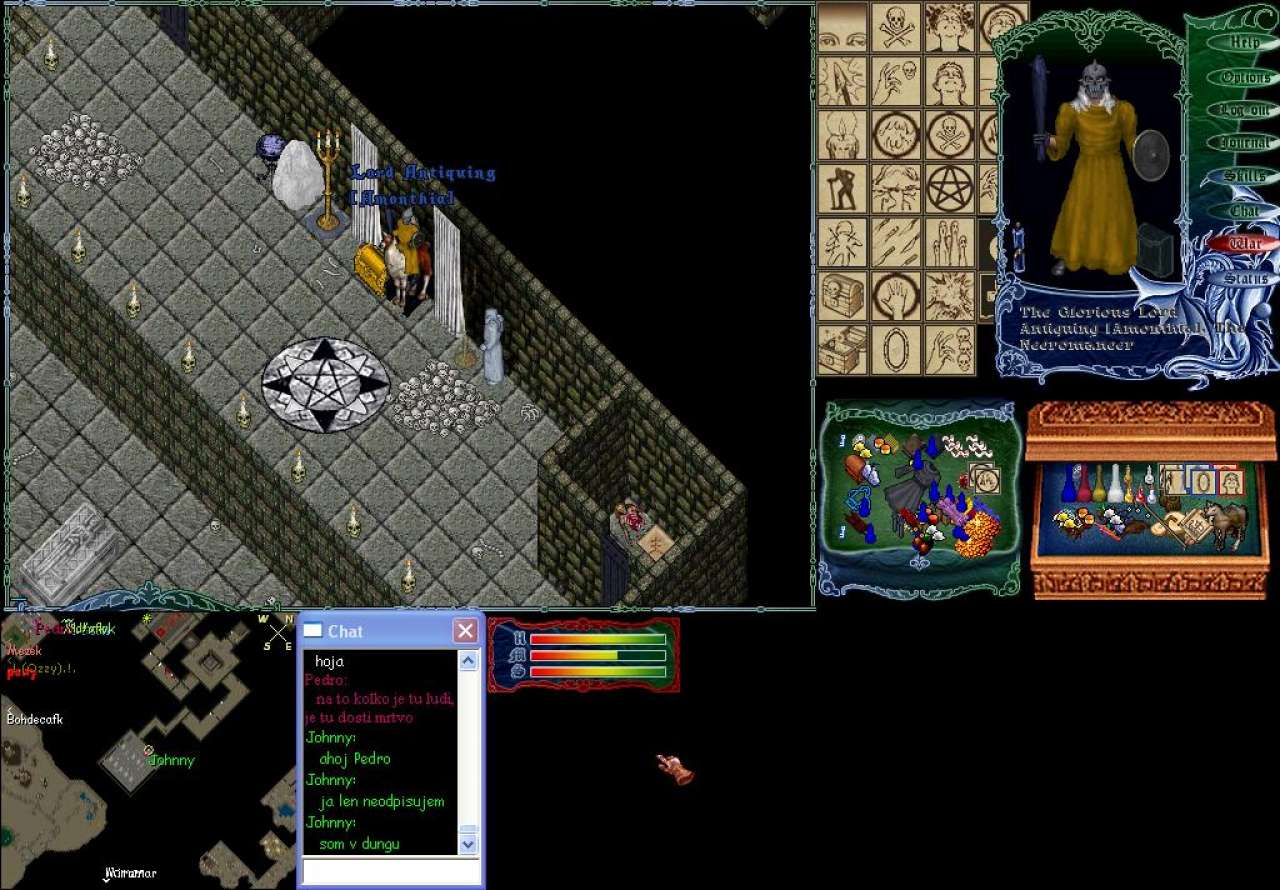Viewport: 1280px width, 890px height.
Task: Click the chat scrollbar's up arrow
Action: click(x=469, y=661)
